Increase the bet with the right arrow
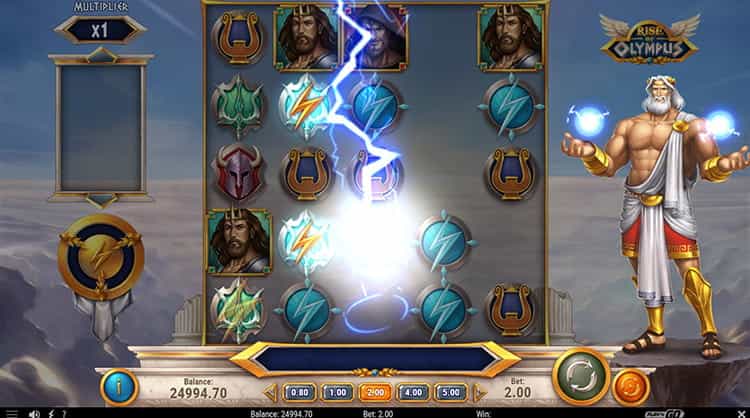Viewport: 750px width, 418px height. [478, 393]
